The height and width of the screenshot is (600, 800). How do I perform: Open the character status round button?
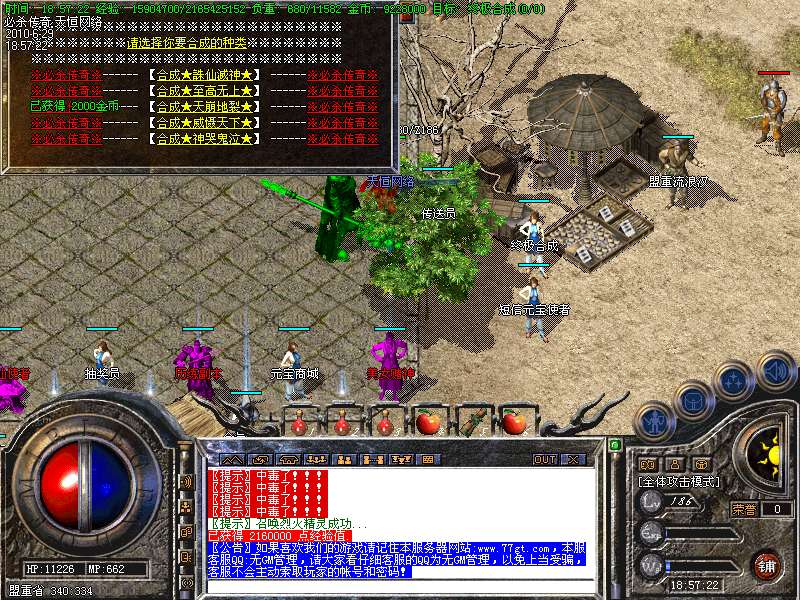point(653,422)
